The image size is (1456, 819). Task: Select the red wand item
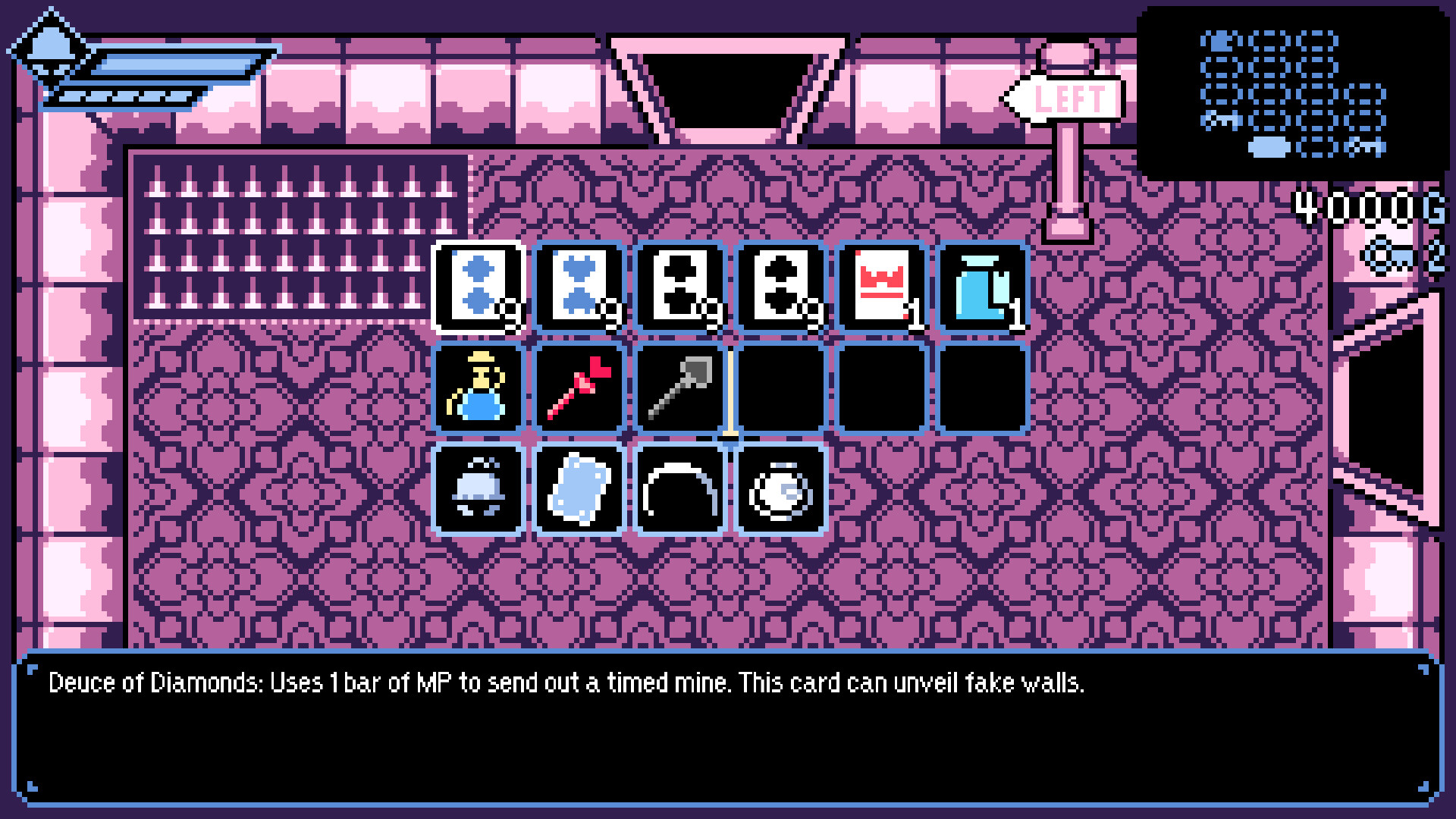(578, 388)
